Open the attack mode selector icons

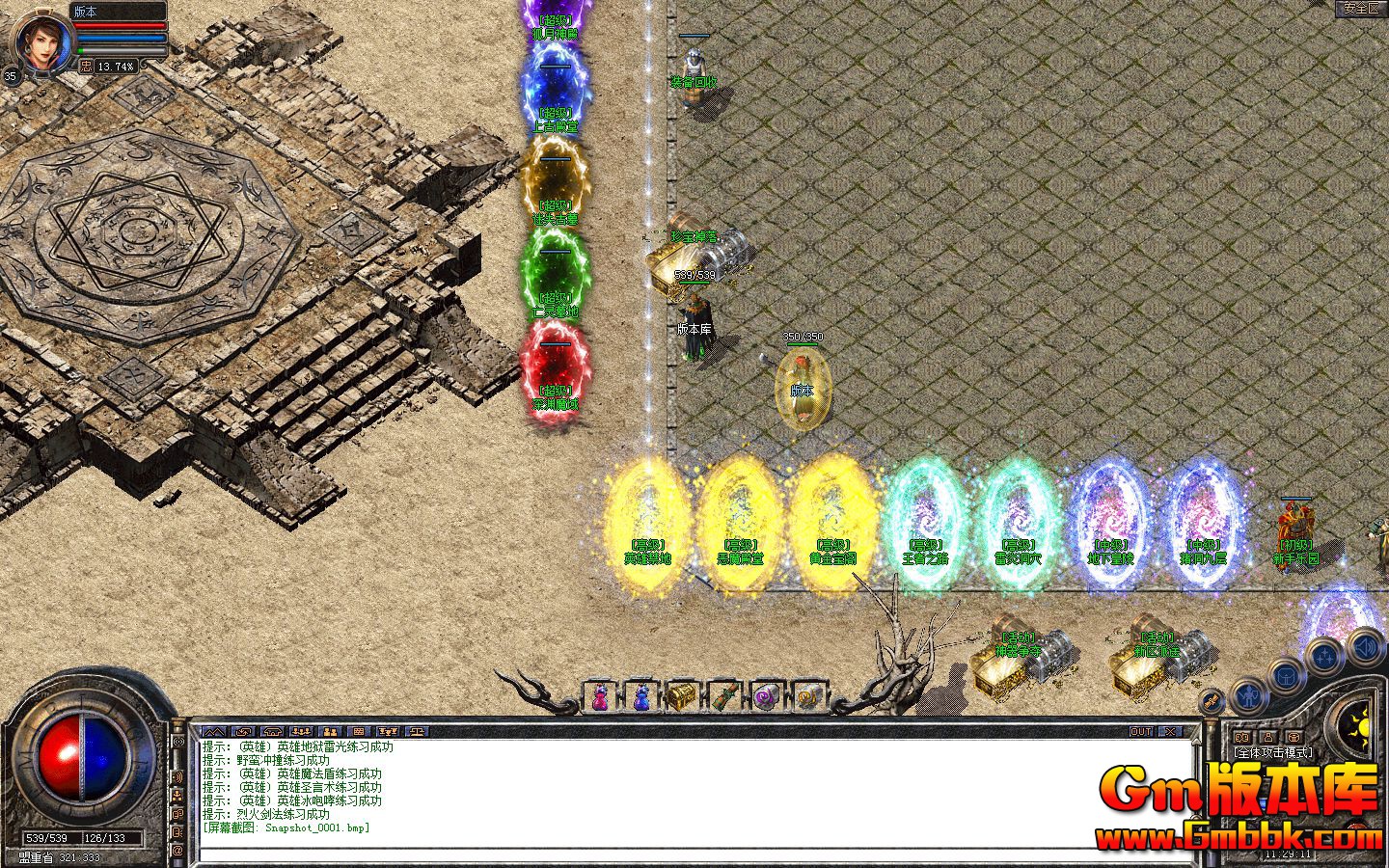click(x=1268, y=736)
